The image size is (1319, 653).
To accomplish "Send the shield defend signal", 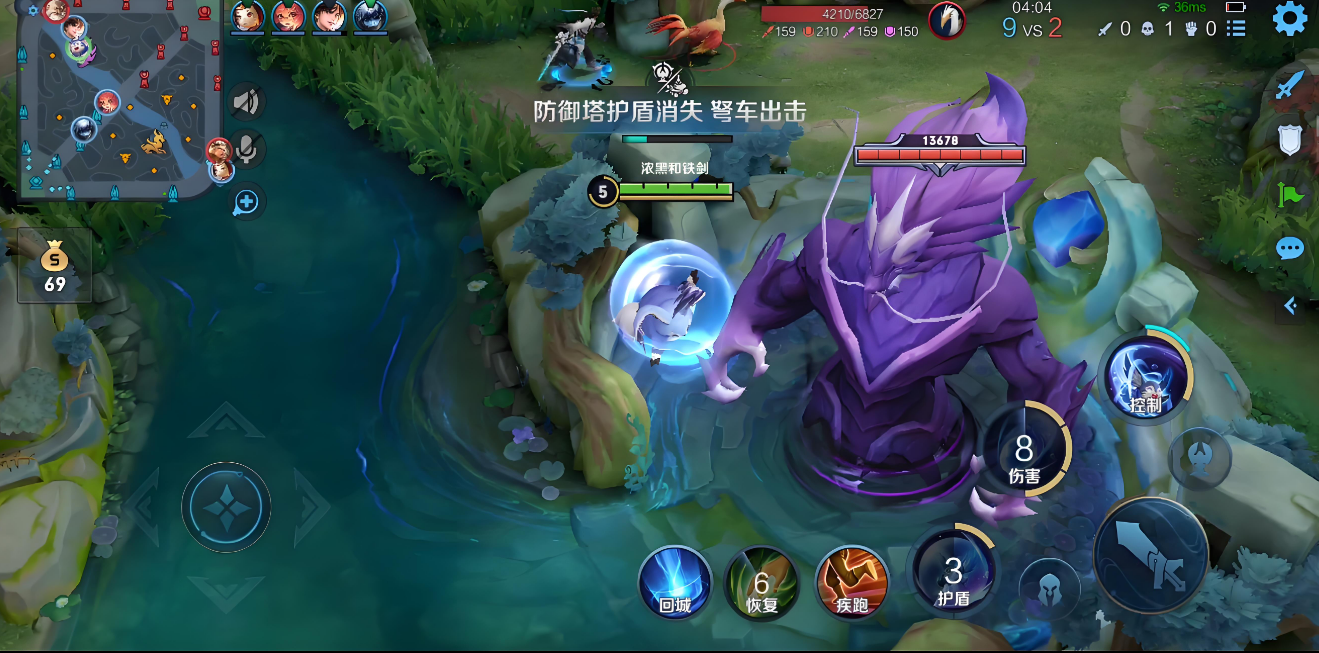I will (1290, 139).
